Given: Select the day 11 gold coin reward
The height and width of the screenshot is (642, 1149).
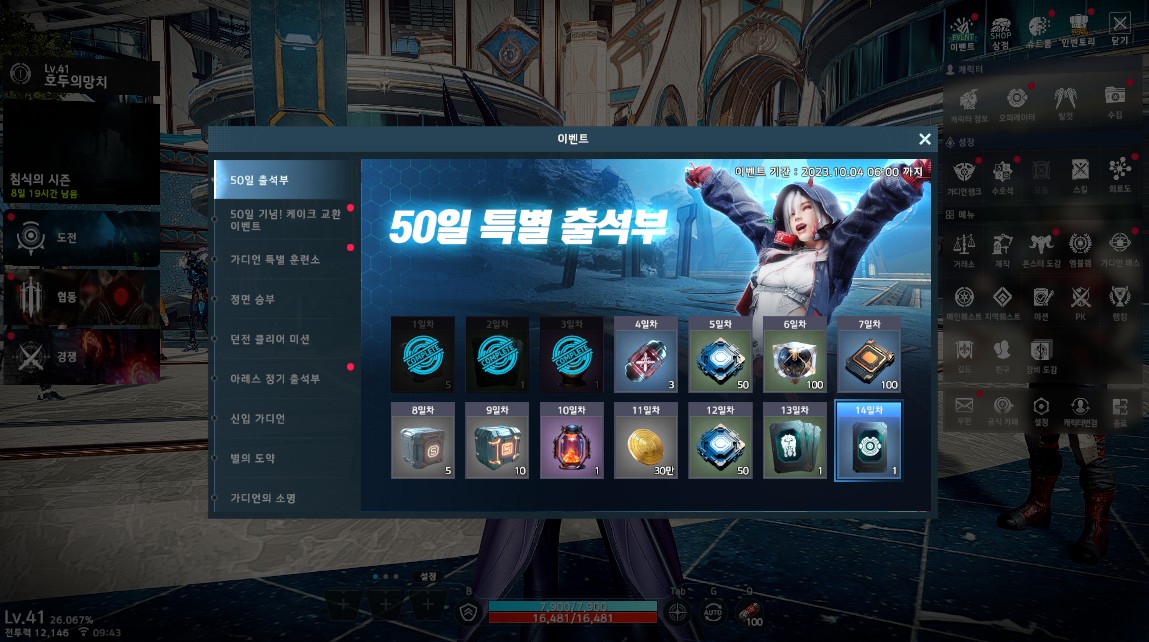Looking at the screenshot, I should point(645,442).
